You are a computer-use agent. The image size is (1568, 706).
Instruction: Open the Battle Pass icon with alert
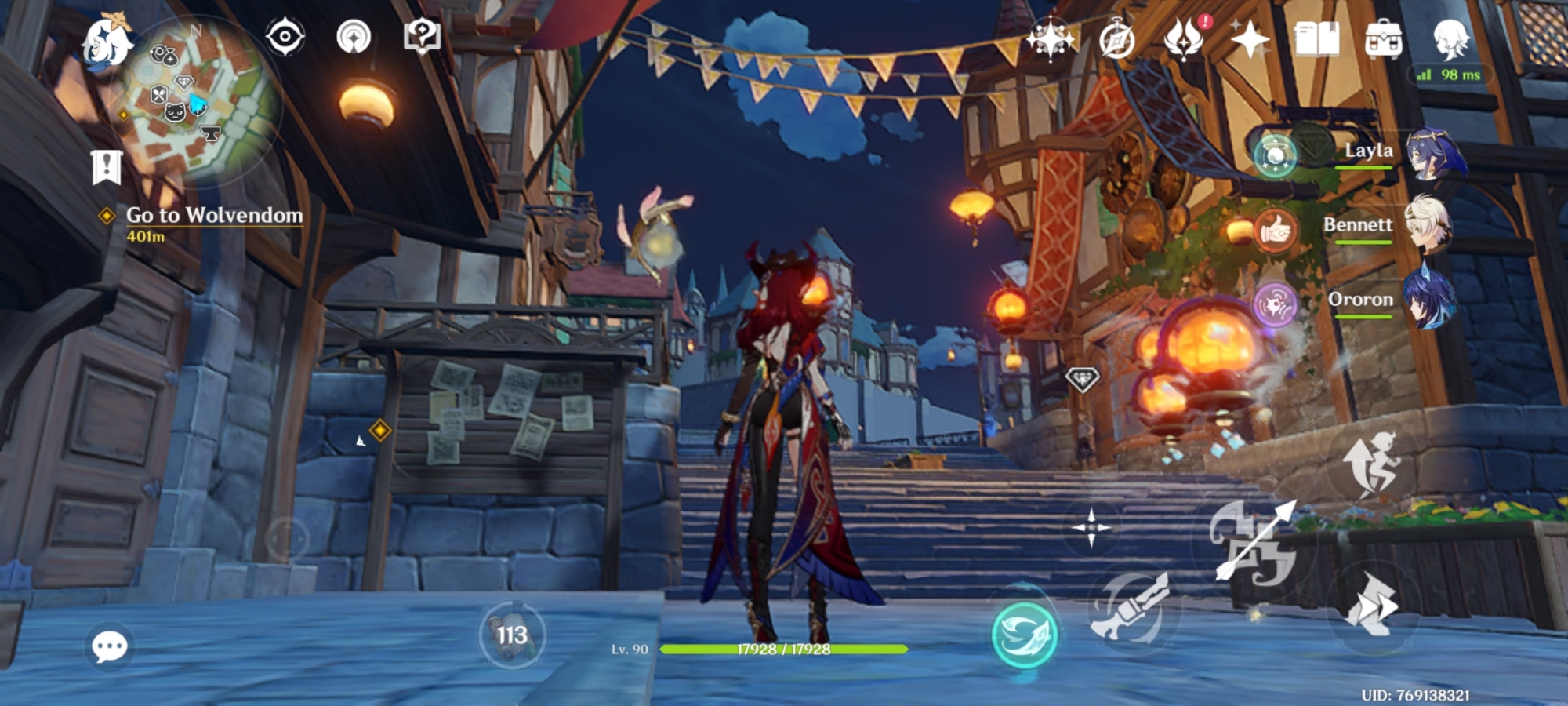pyautogui.click(x=1184, y=39)
